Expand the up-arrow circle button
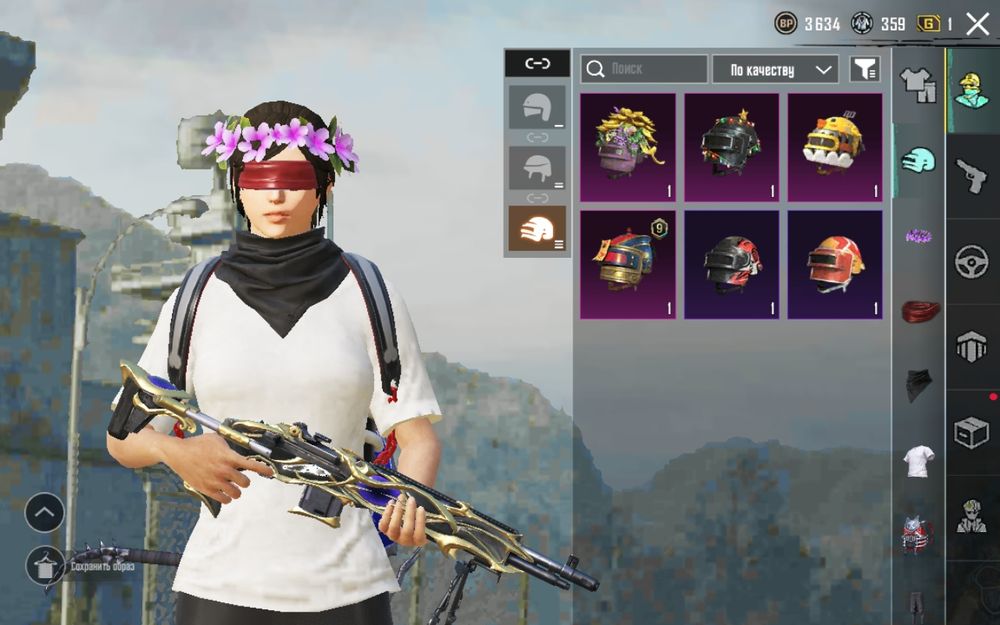1000x625 pixels. (45, 513)
